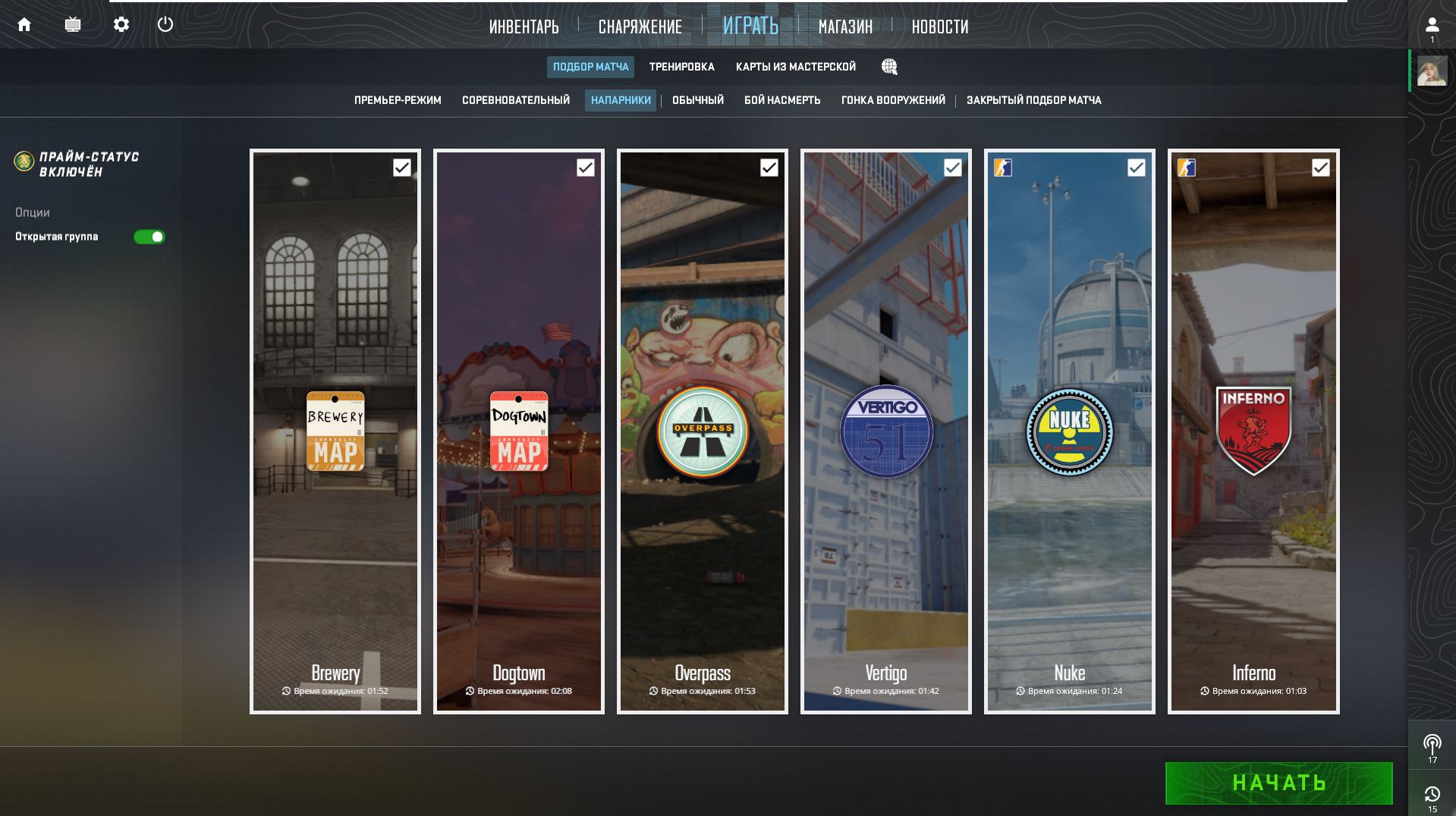Choose ПРЕМЬЕР-РЕЖИМ game mode

click(398, 100)
